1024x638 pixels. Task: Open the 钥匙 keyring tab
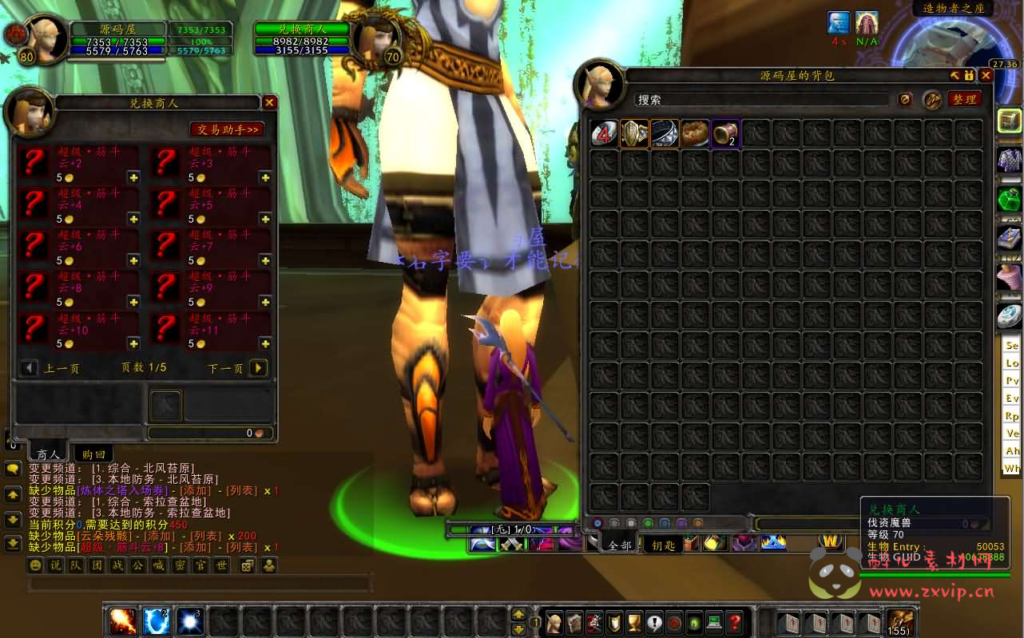click(662, 545)
